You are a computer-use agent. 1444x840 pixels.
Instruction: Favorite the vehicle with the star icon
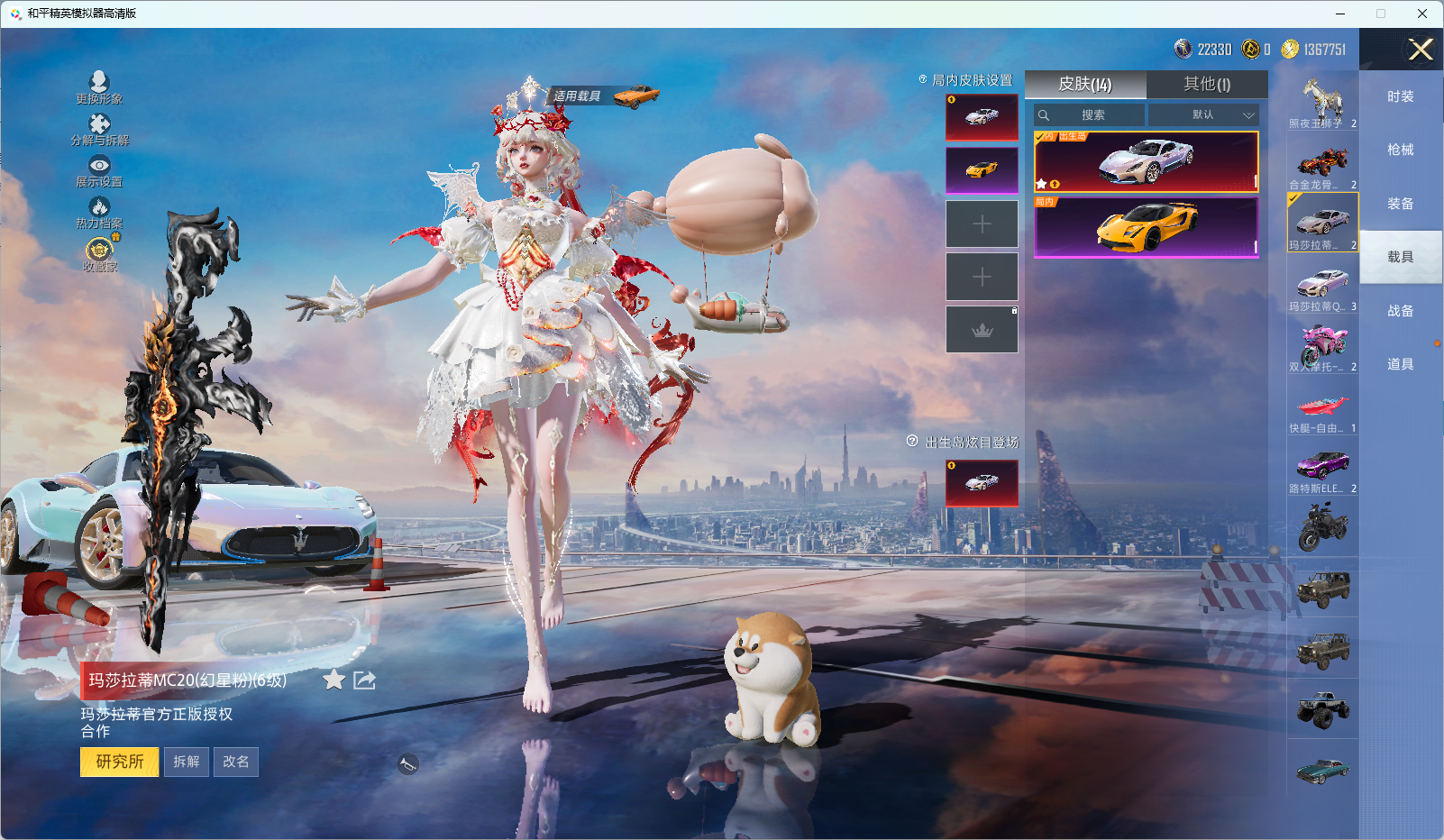334,680
